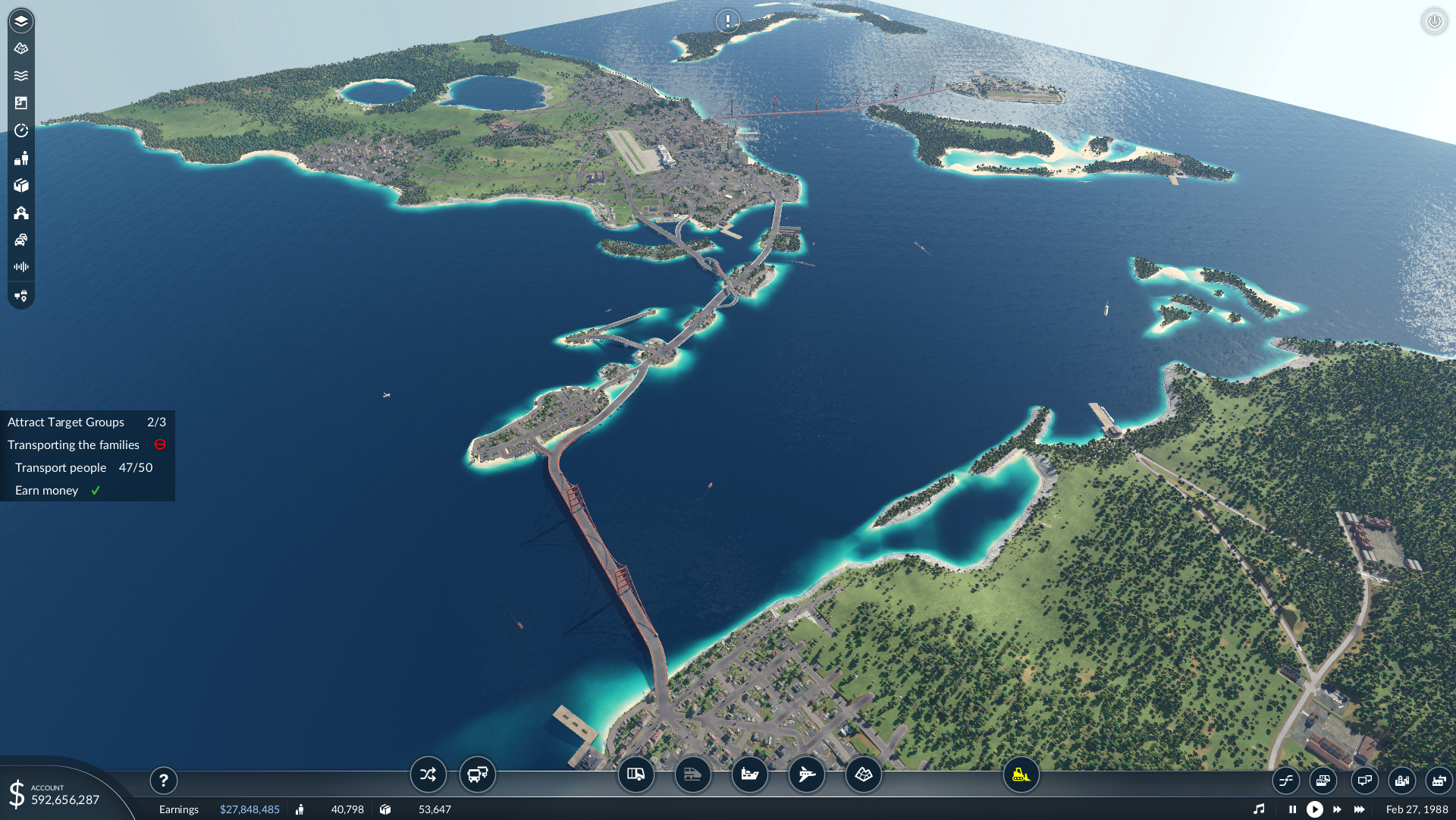
Task: Open the rail construction train menu
Action: pos(693,774)
